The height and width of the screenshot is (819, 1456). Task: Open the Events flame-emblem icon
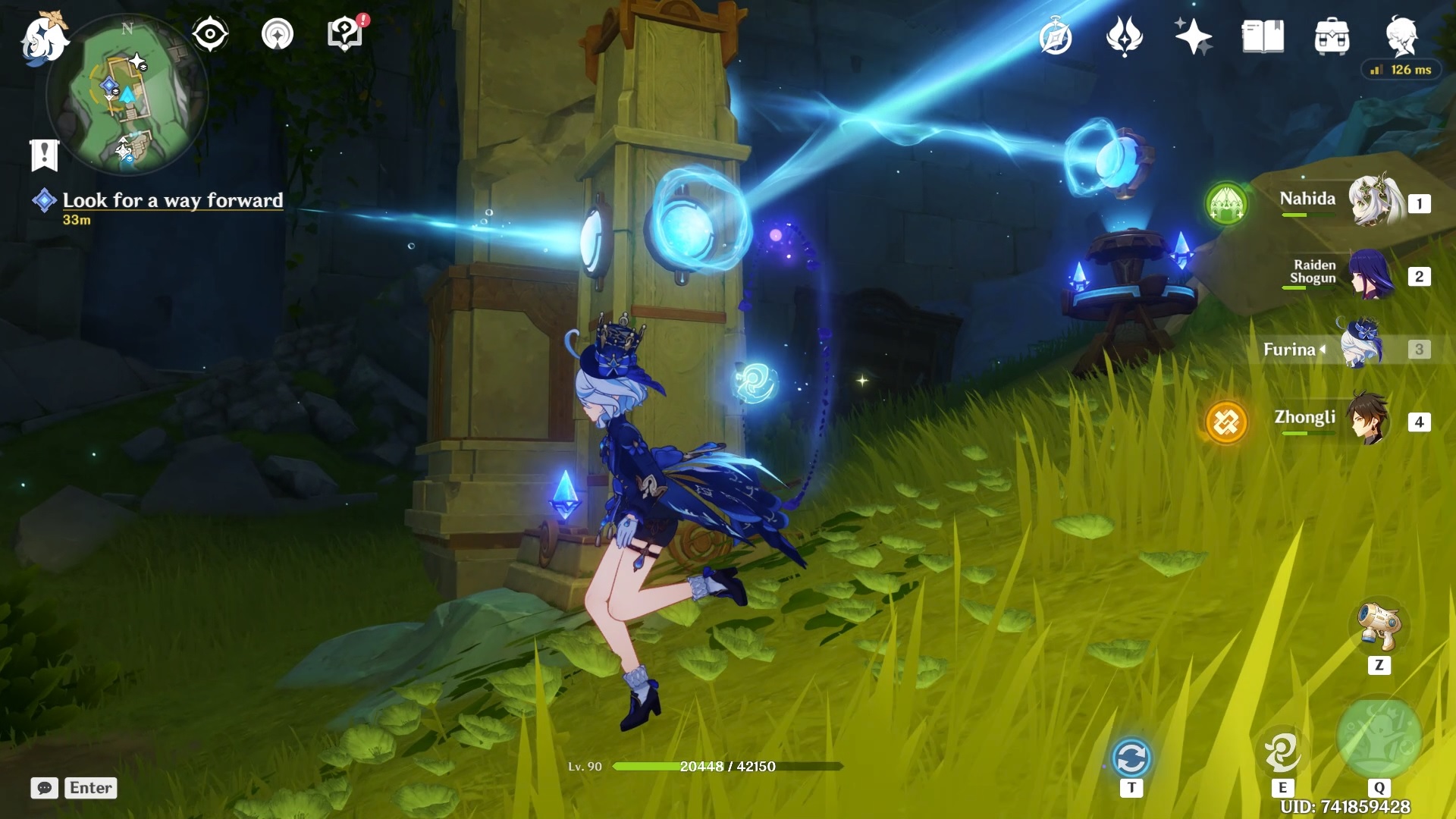pyautogui.click(x=1125, y=37)
